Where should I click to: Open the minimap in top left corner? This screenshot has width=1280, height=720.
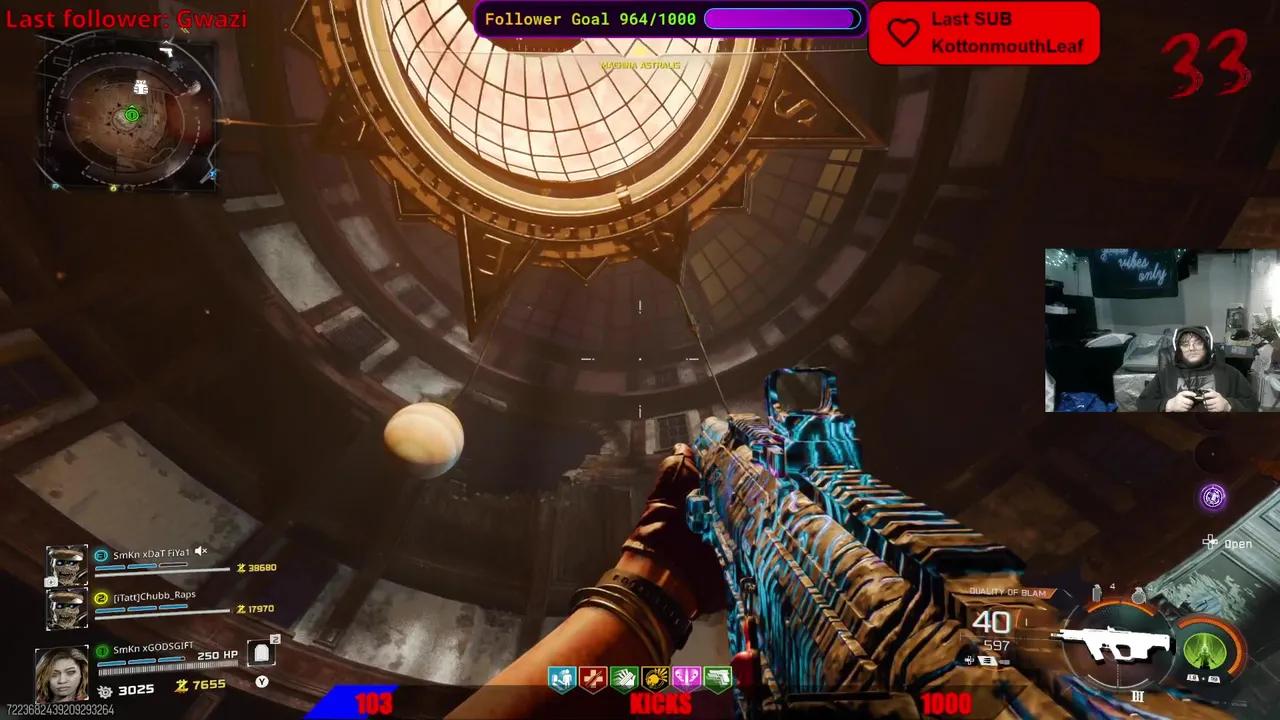coord(130,113)
